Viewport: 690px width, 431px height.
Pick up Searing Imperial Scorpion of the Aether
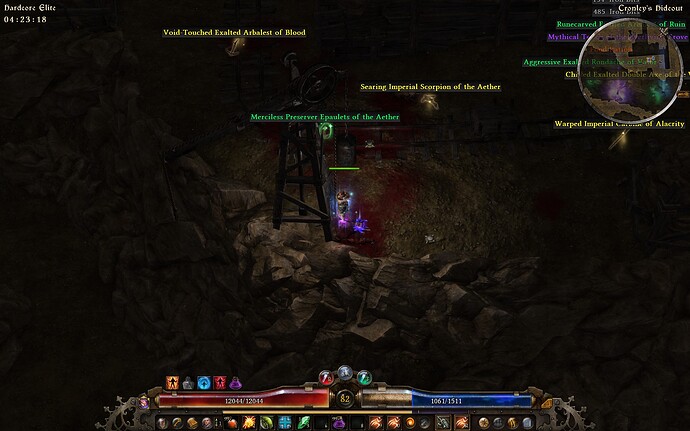pos(430,87)
